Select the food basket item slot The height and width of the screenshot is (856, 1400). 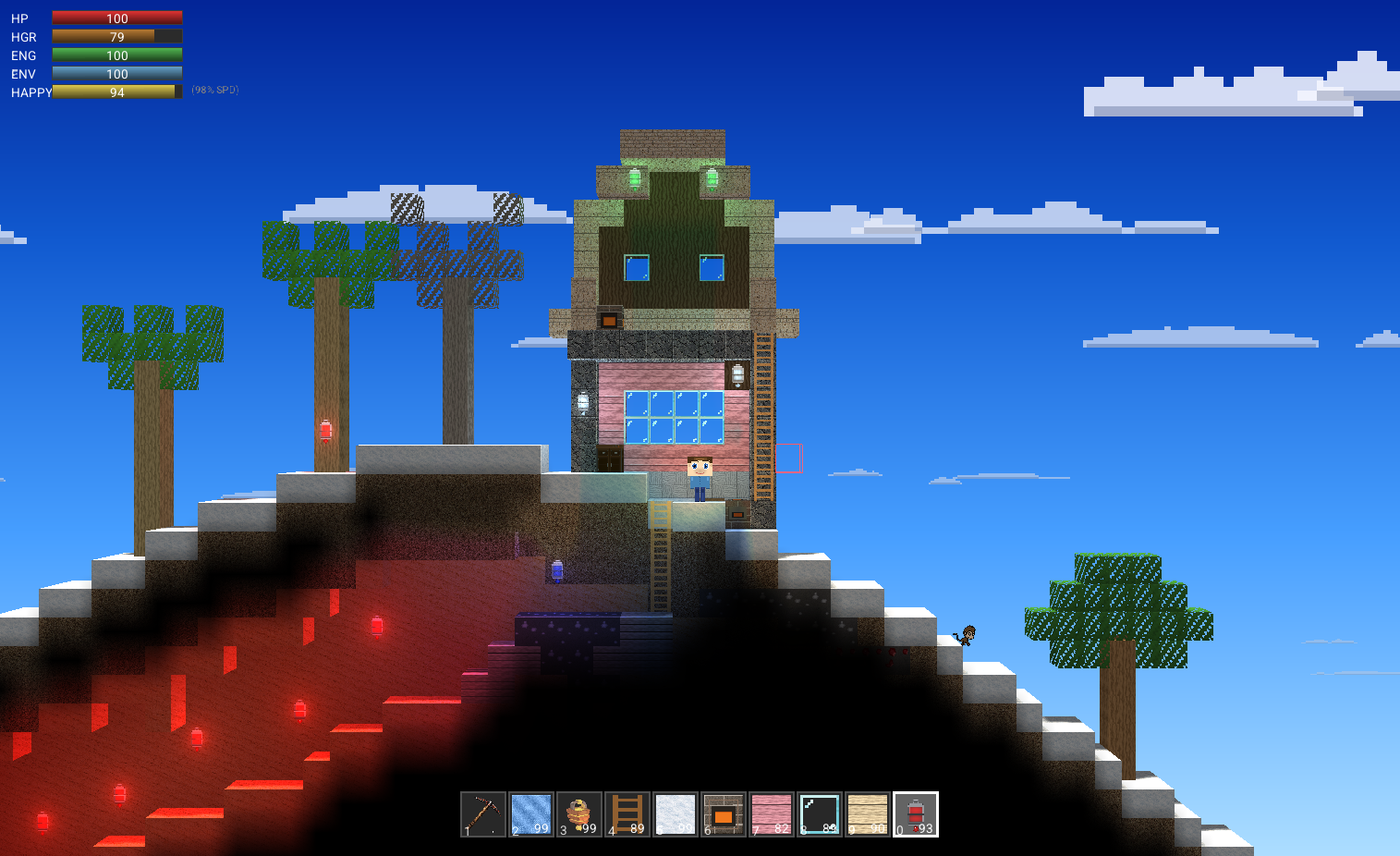[x=579, y=814]
